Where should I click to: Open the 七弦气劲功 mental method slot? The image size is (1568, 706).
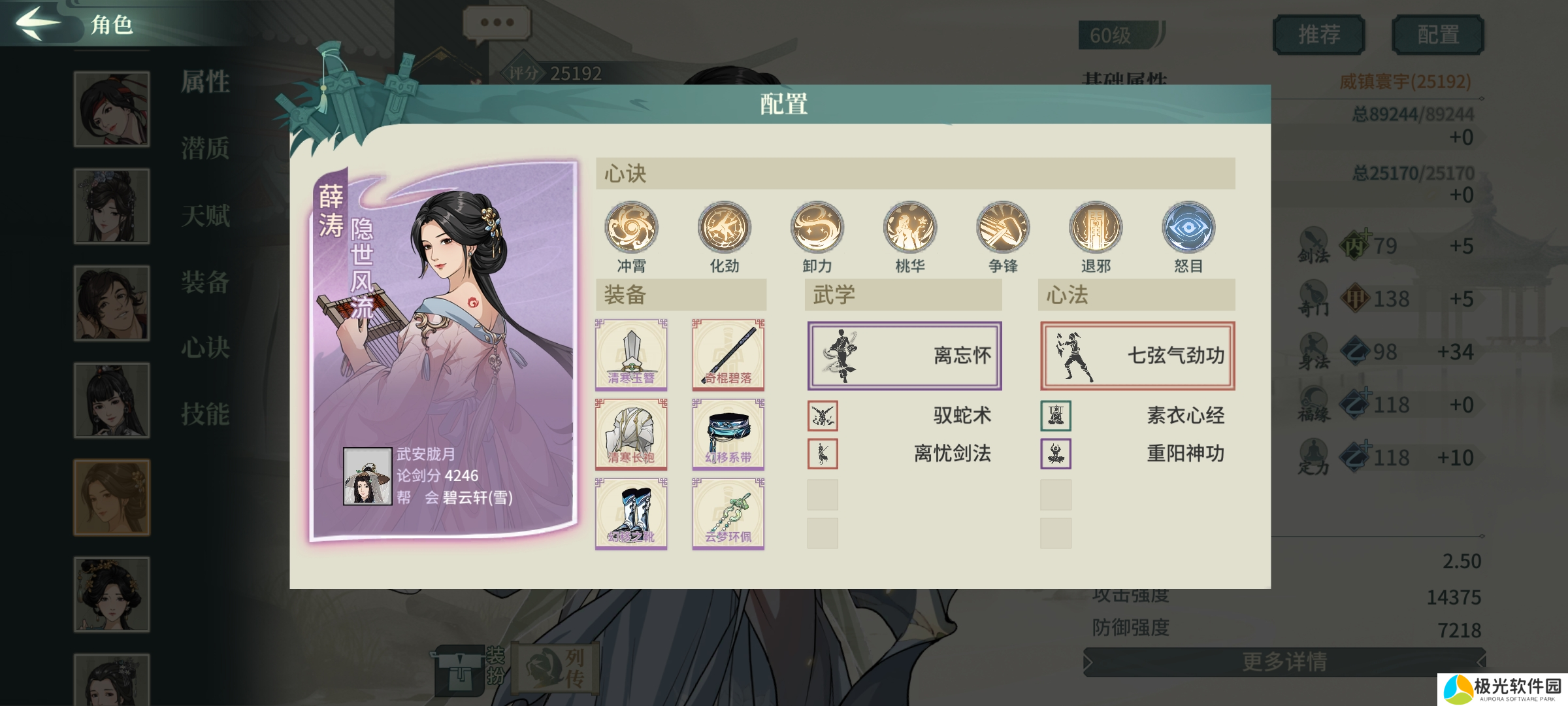1137,354
